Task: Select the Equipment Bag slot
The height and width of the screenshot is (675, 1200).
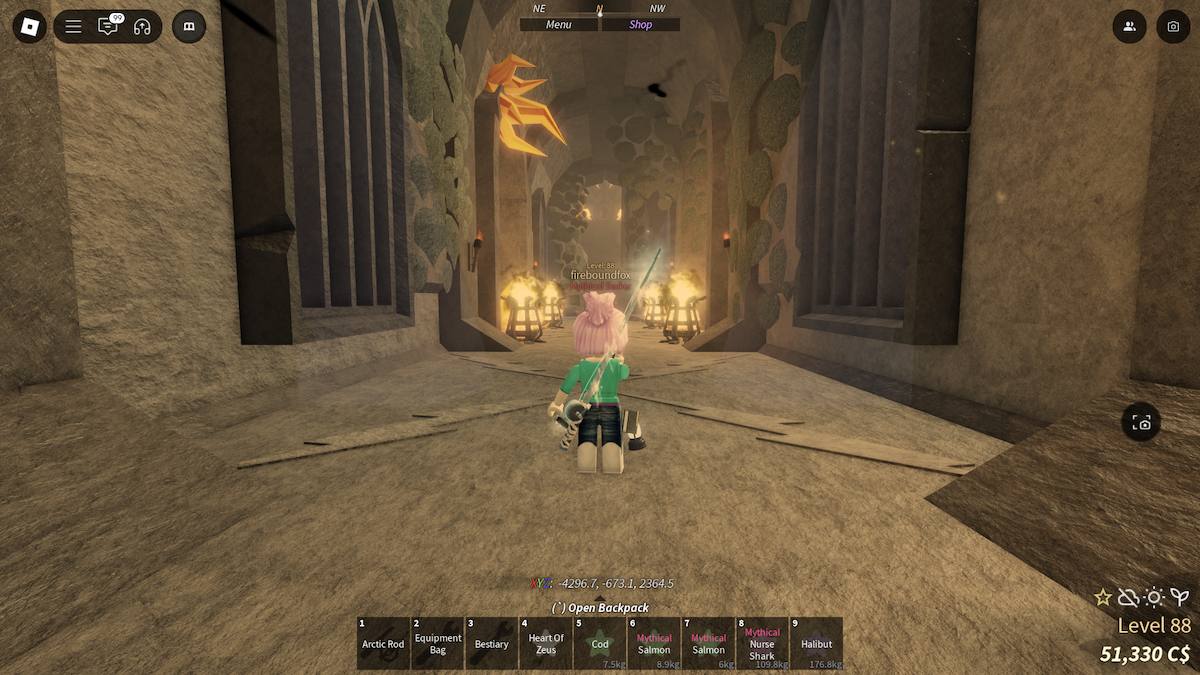Action: 438,643
